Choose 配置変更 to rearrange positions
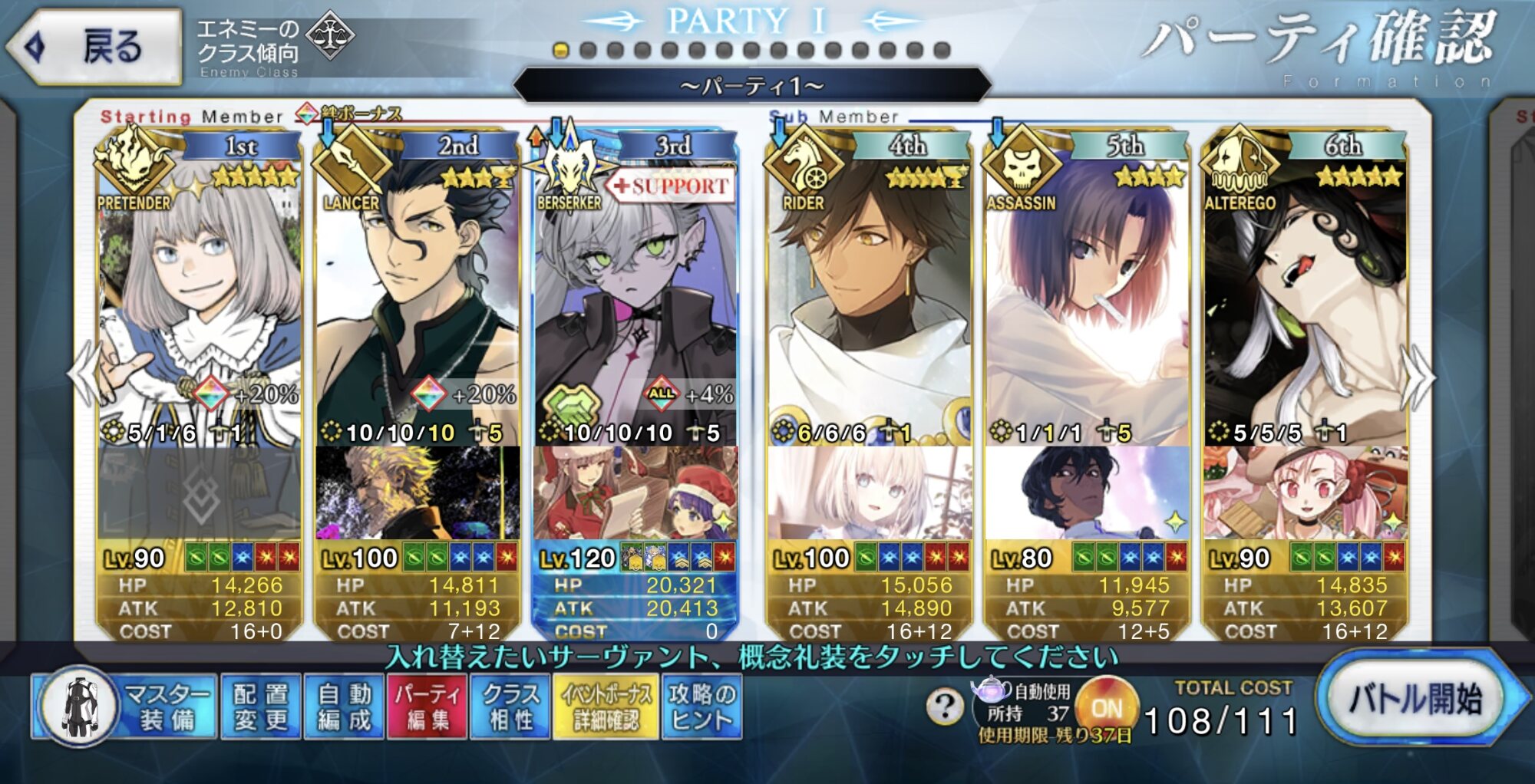The height and width of the screenshot is (784, 1535). 261,707
